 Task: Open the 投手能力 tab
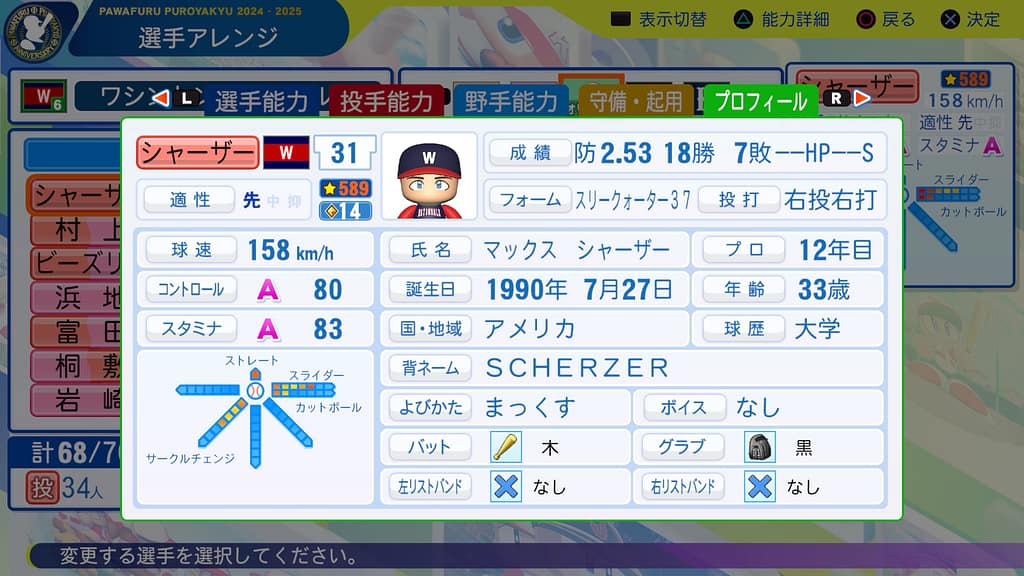[x=386, y=101]
